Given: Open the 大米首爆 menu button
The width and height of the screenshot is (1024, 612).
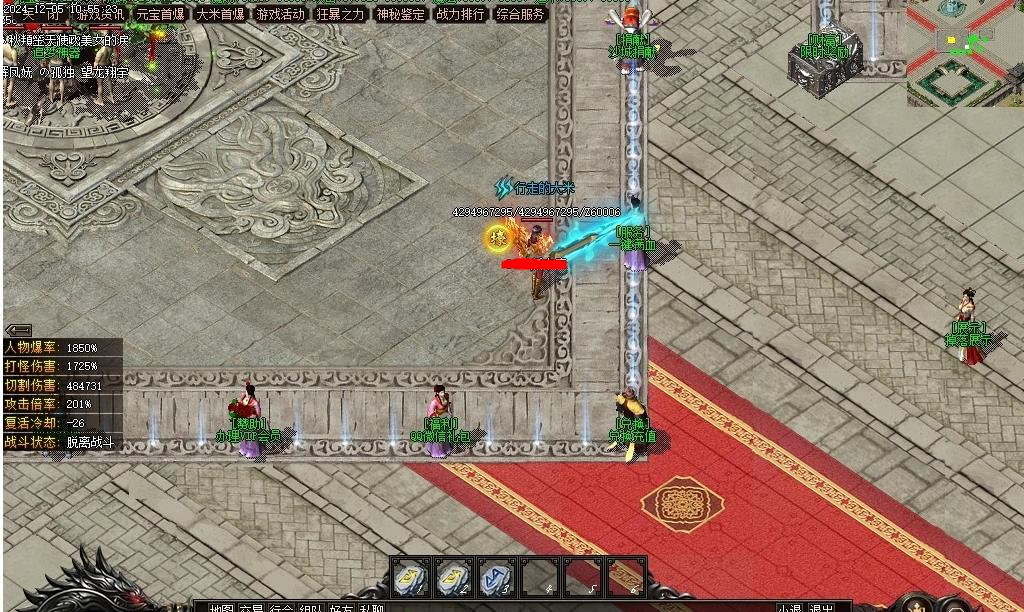Looking at the screenshot, I should pyautogui.click(x=220, y=14).
